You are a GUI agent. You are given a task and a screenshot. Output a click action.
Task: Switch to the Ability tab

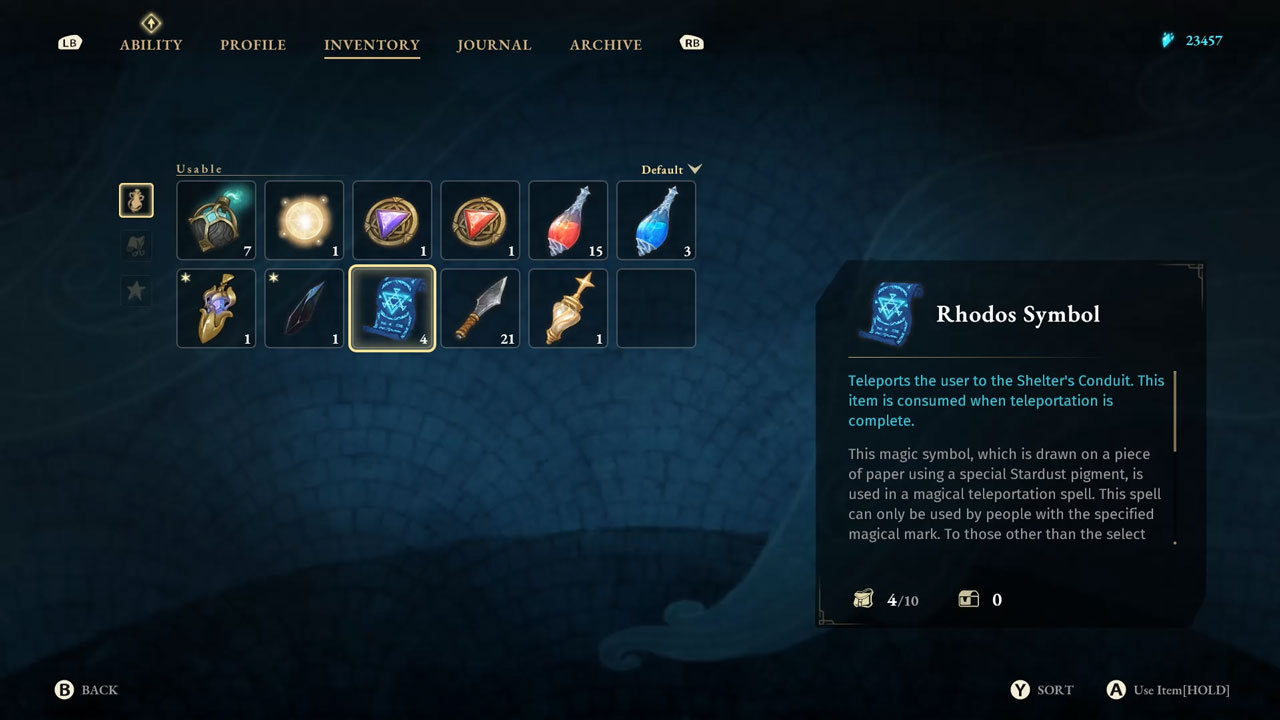pos(151,44)
